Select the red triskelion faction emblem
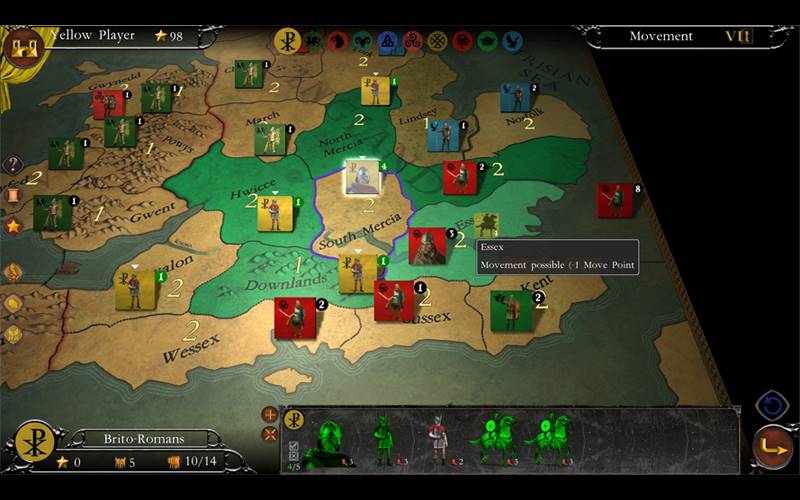 coord(412,41)
